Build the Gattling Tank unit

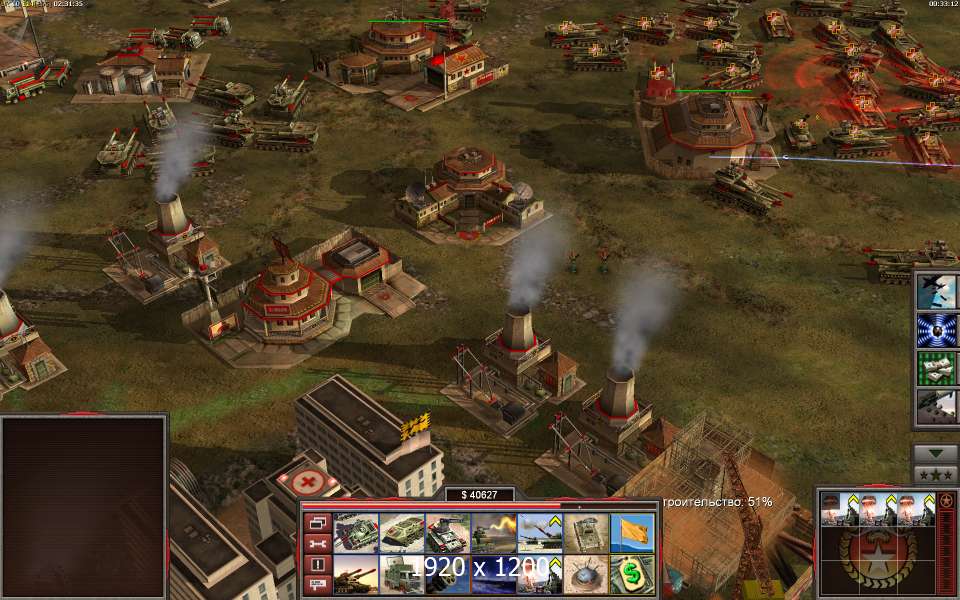(x=447, y=533)
